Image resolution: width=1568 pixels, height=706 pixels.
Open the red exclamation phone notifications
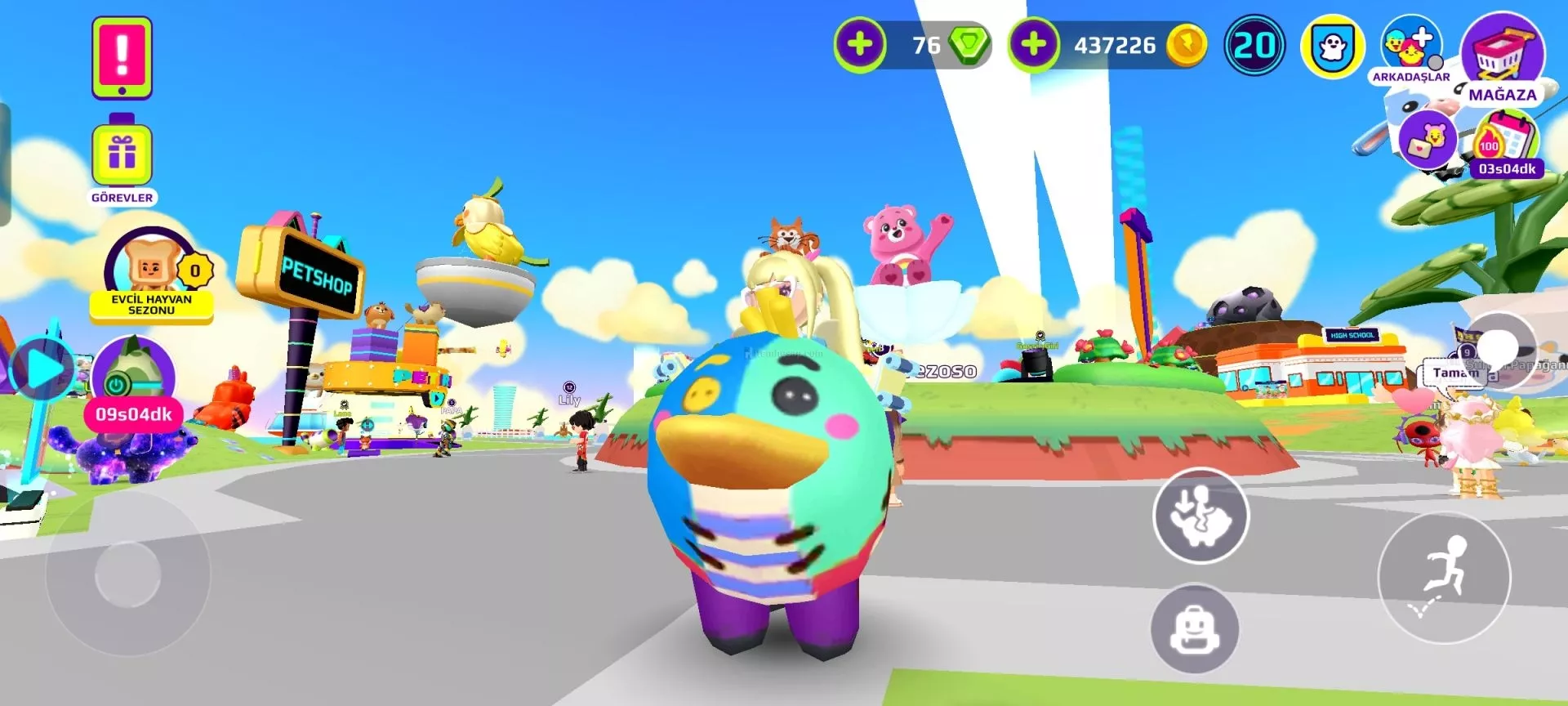(122, 57)
